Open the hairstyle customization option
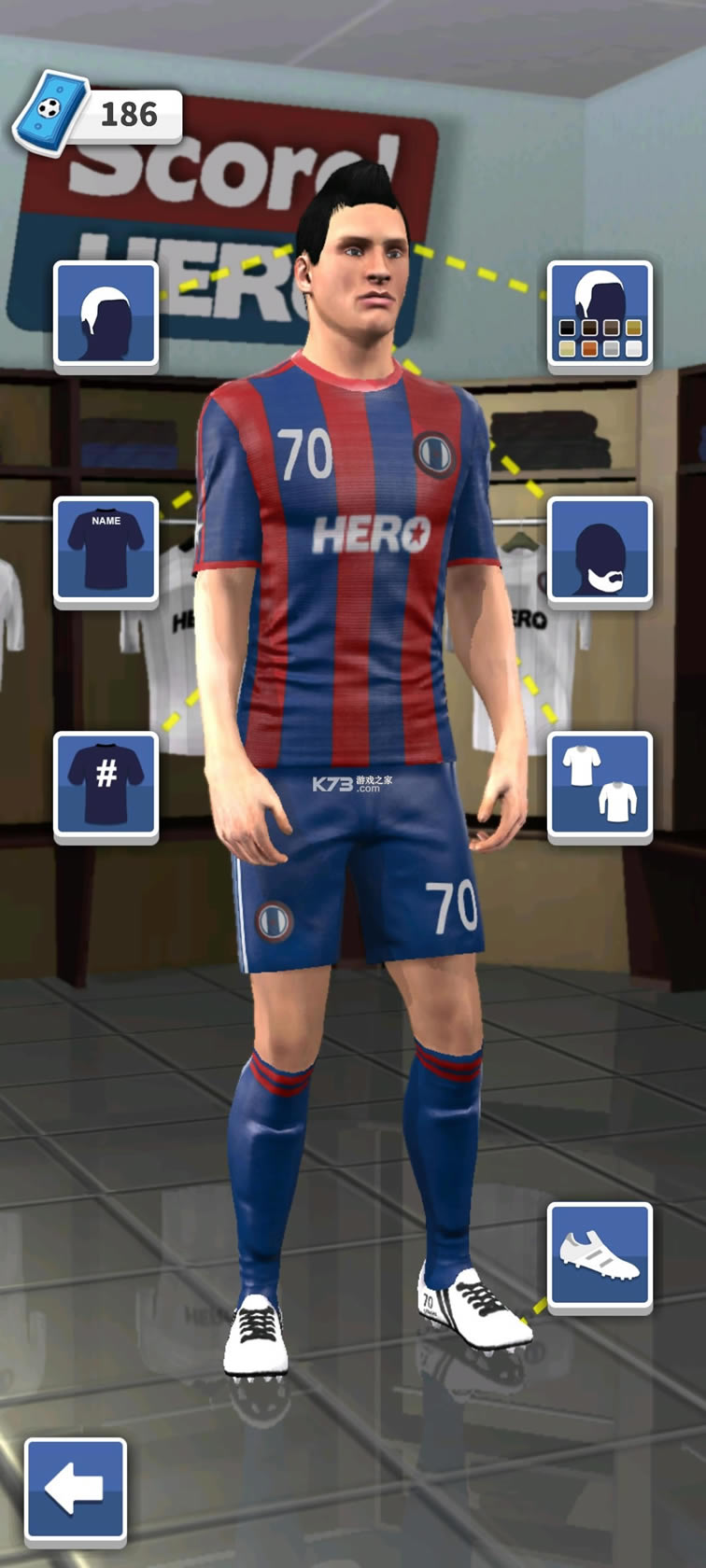 (x=106, y=315)
